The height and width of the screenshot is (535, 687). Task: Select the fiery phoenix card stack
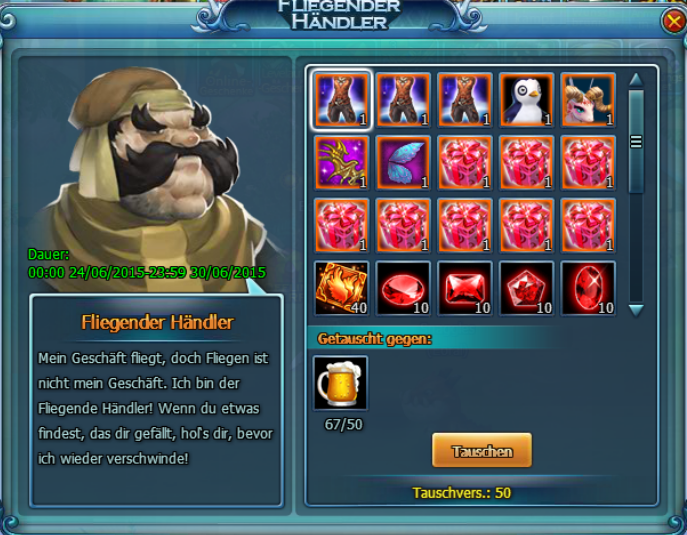tap(342, 287)
